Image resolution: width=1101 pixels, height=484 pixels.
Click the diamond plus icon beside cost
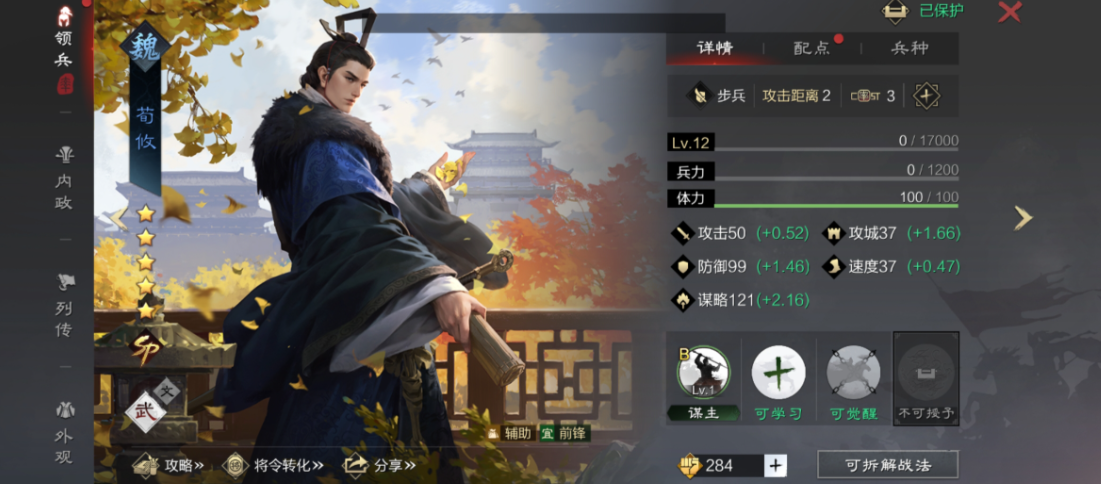pos(927,96)
